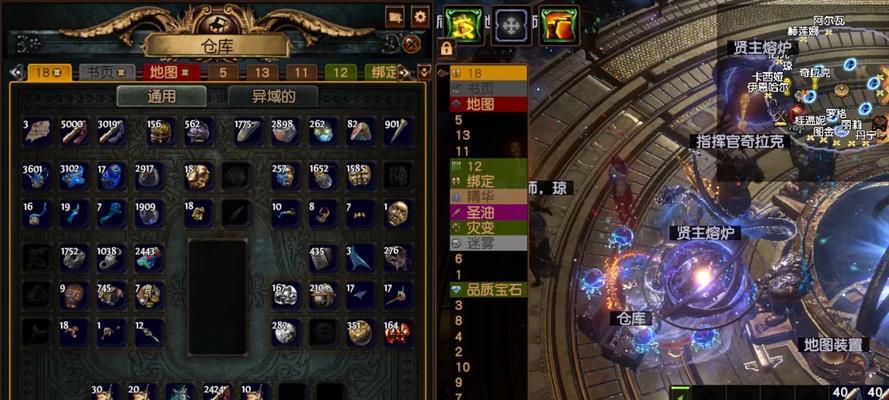Image resolution: width=889 pixels, height=400 pixels.
Task: Click the large empty center stash slot
Action: (x=216, y=282)
